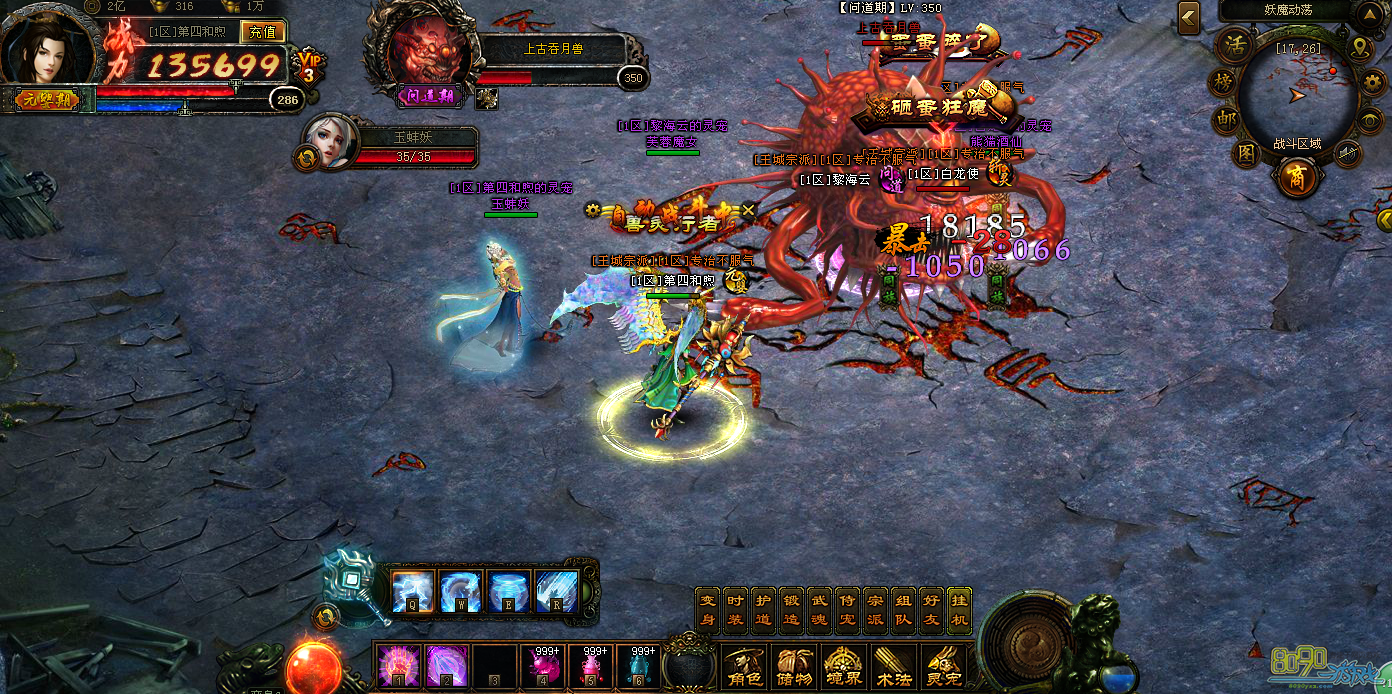Cast the purple hand skill in slot 1
Viewport: 1392px width, 694px height.
(397, 665)
